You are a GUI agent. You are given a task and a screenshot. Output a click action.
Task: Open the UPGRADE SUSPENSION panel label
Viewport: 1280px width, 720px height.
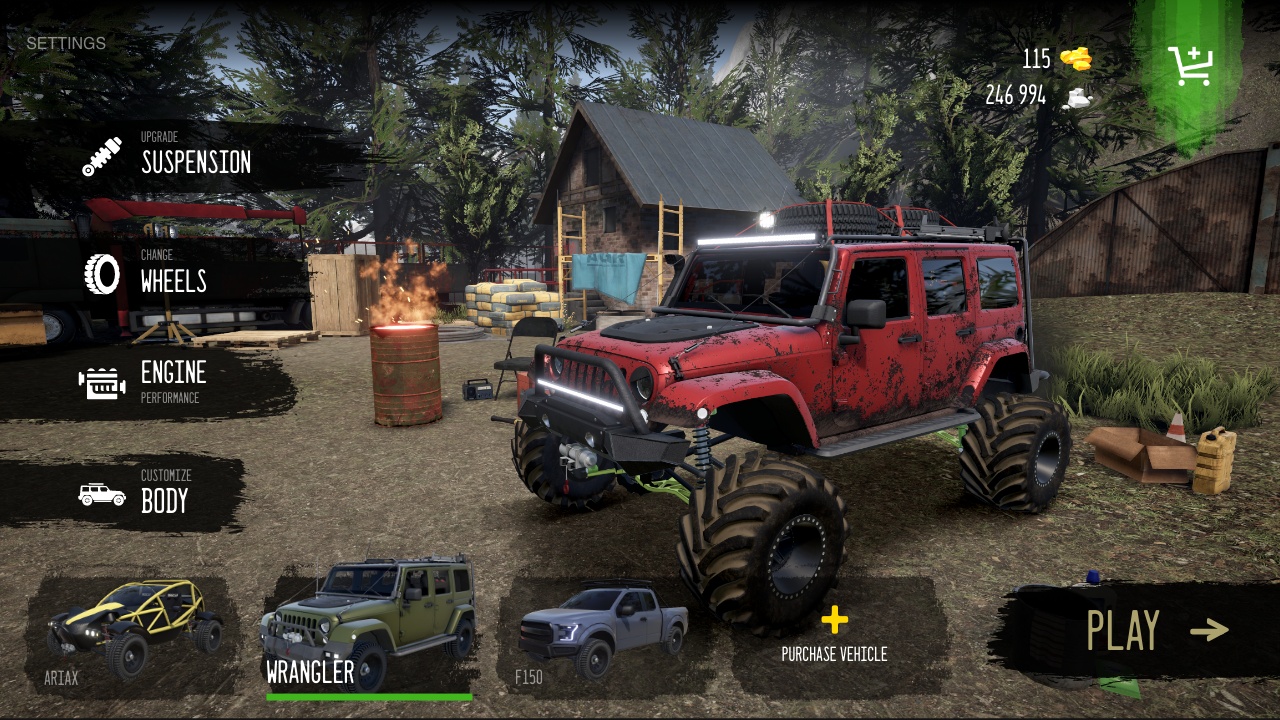point(196,155)
